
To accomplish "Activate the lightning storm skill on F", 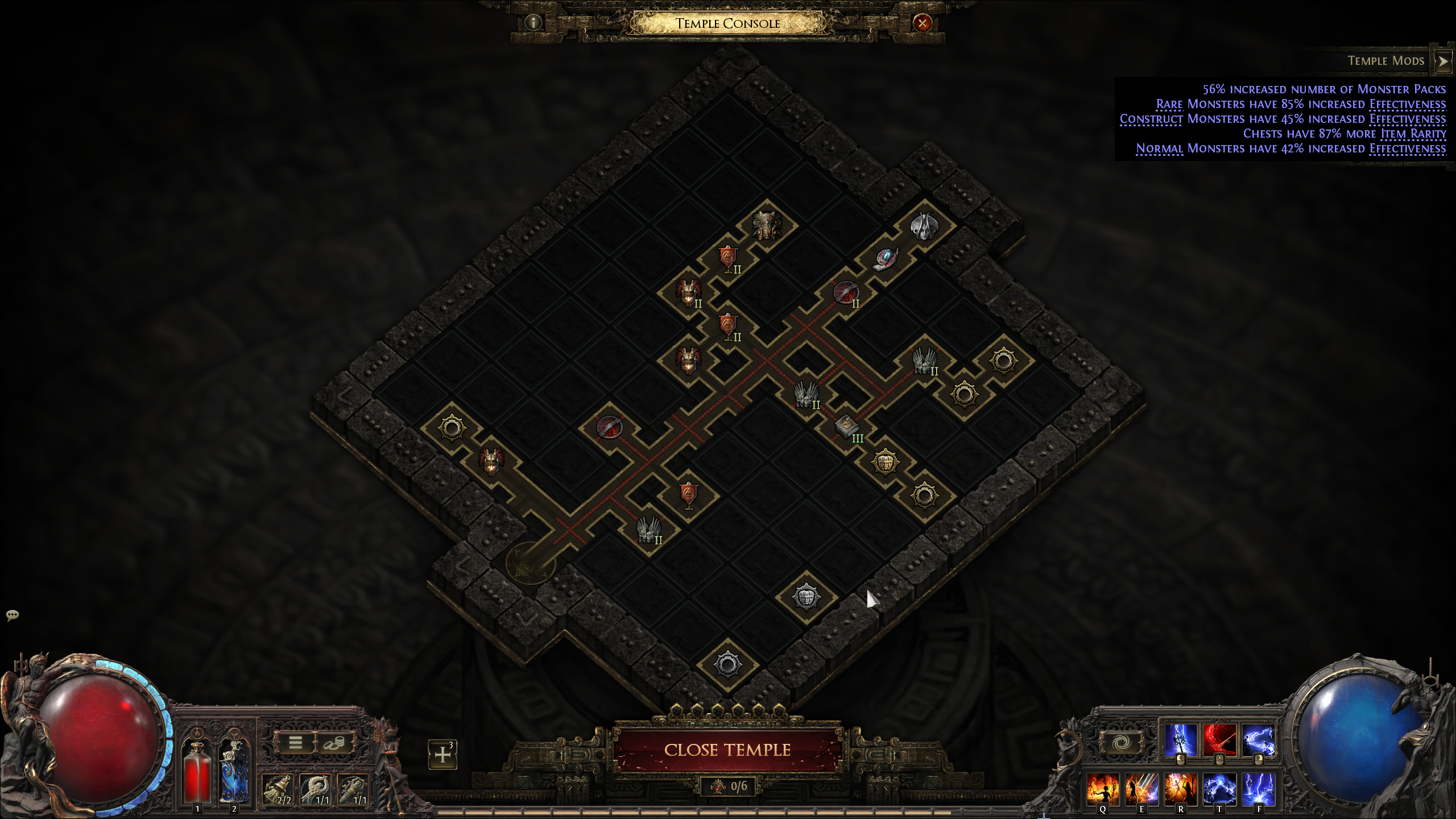I will coord(1258,789).
